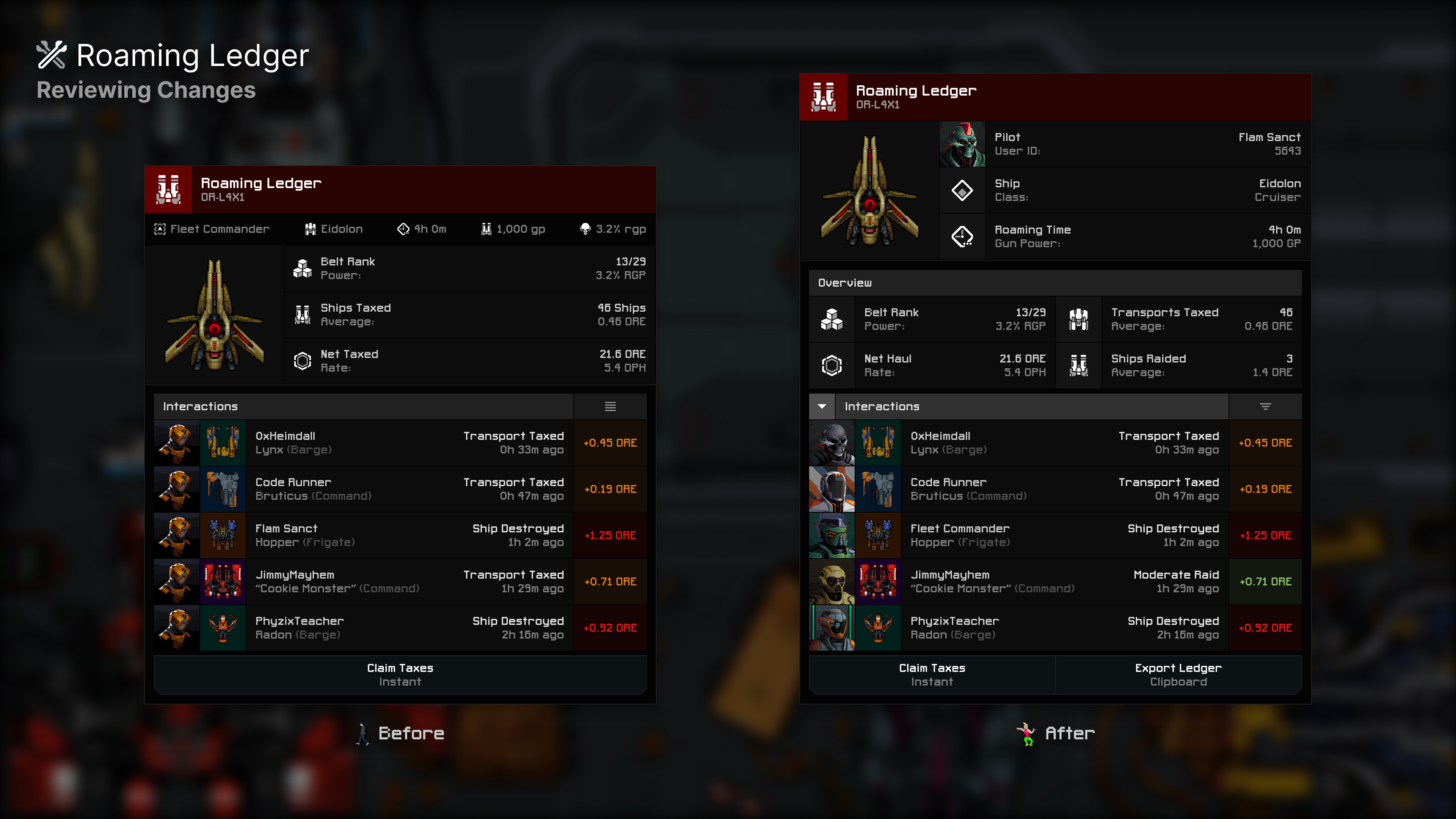The height and width of the screenshot is (819, 1456).
Task: Choose JimmyMayhem Transport Taxed row in Before panel
Action: point(400,582)
